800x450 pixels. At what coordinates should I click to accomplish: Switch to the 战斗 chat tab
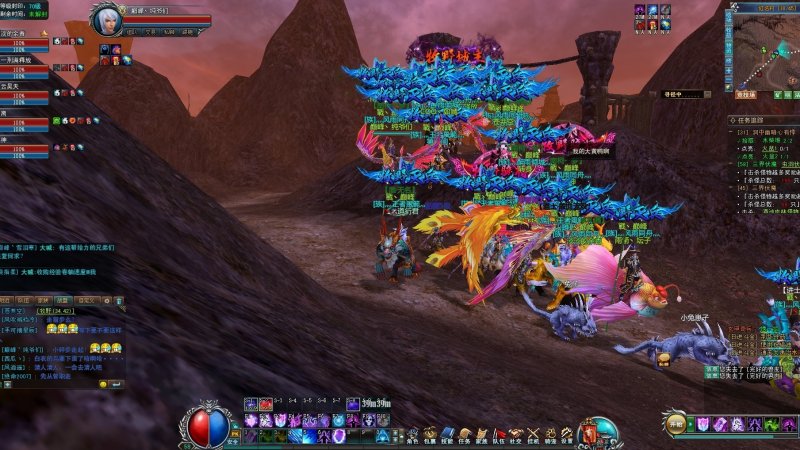pos(62,299)
